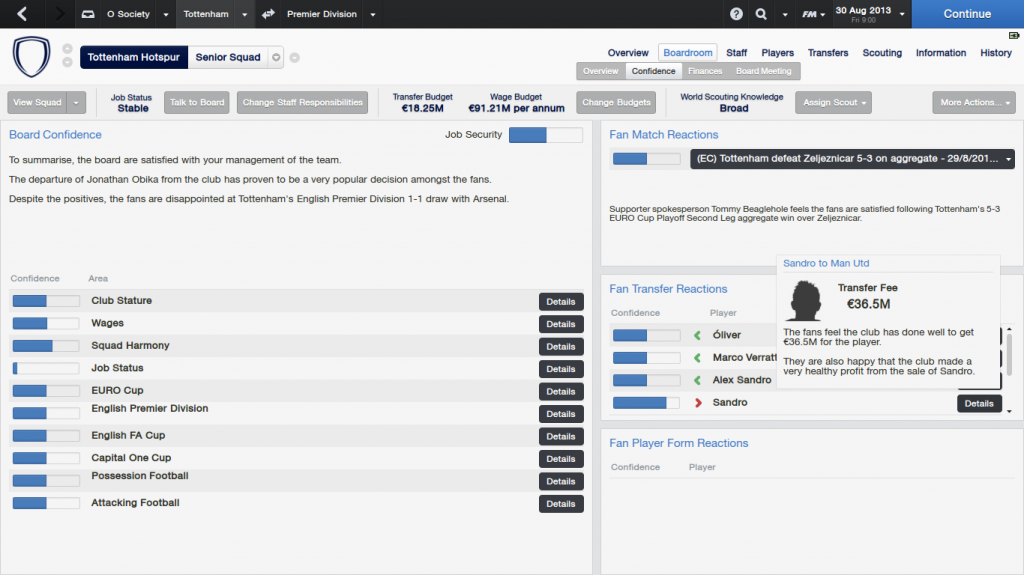View Details for Squad Harmony confidence
1024x575 pixels.
[x=560, y=346]
